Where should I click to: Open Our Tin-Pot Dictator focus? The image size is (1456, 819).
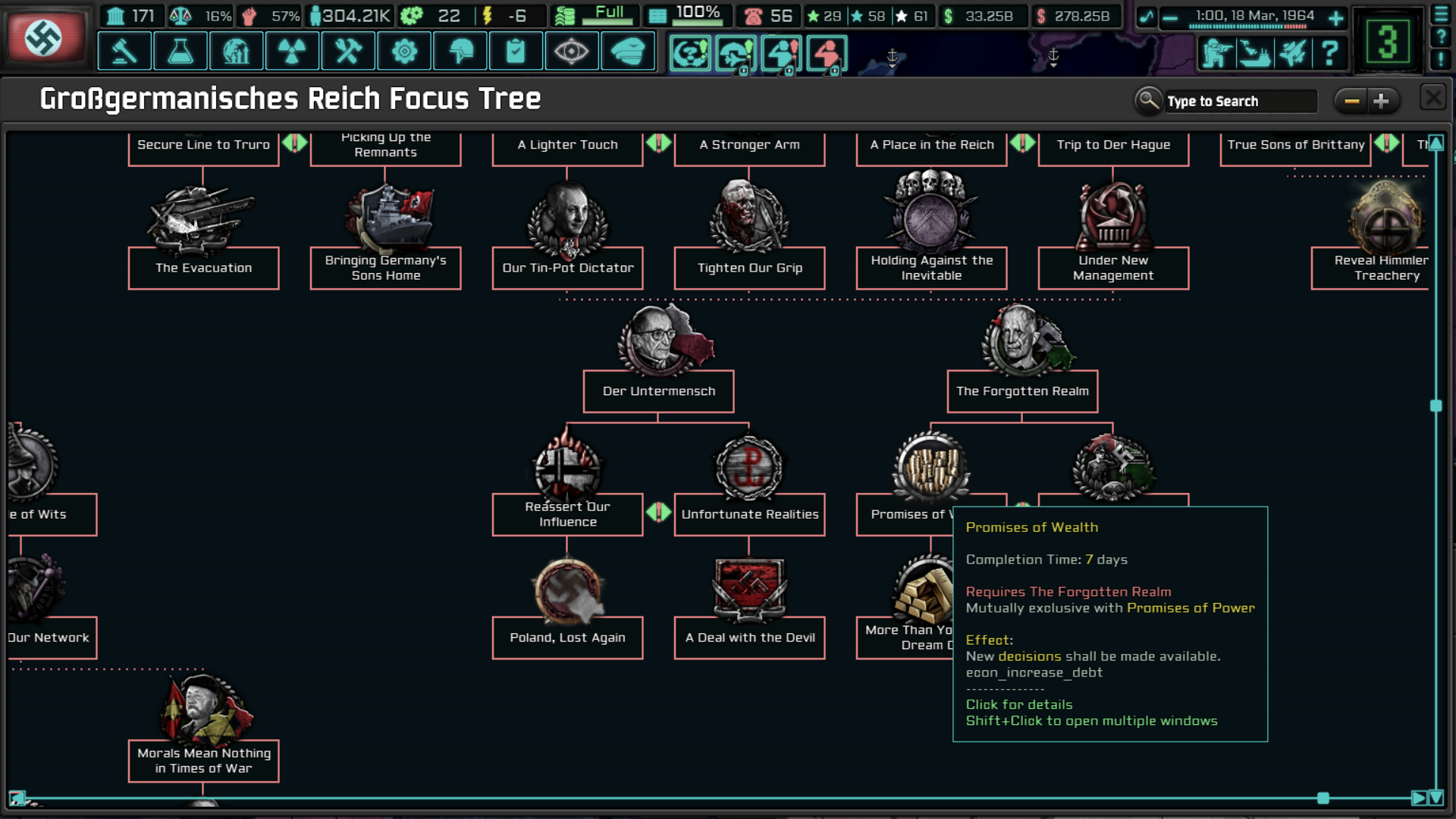click(x=567, y=268)
